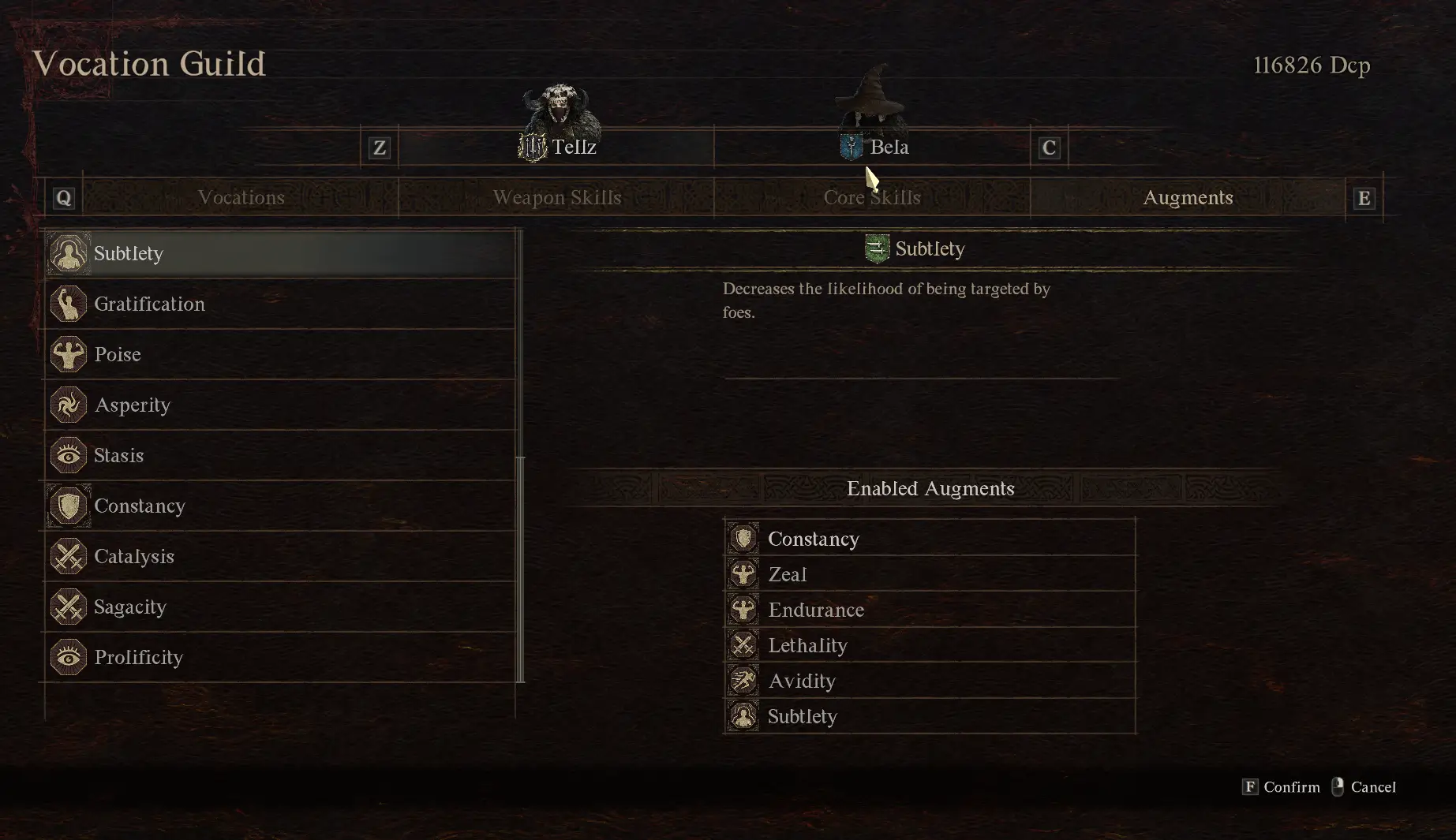Screen dimensions: 1456x840
Task: Select the Catalysis crossed-swords icon
Action: pyautogui.click(x=69, y=556)
